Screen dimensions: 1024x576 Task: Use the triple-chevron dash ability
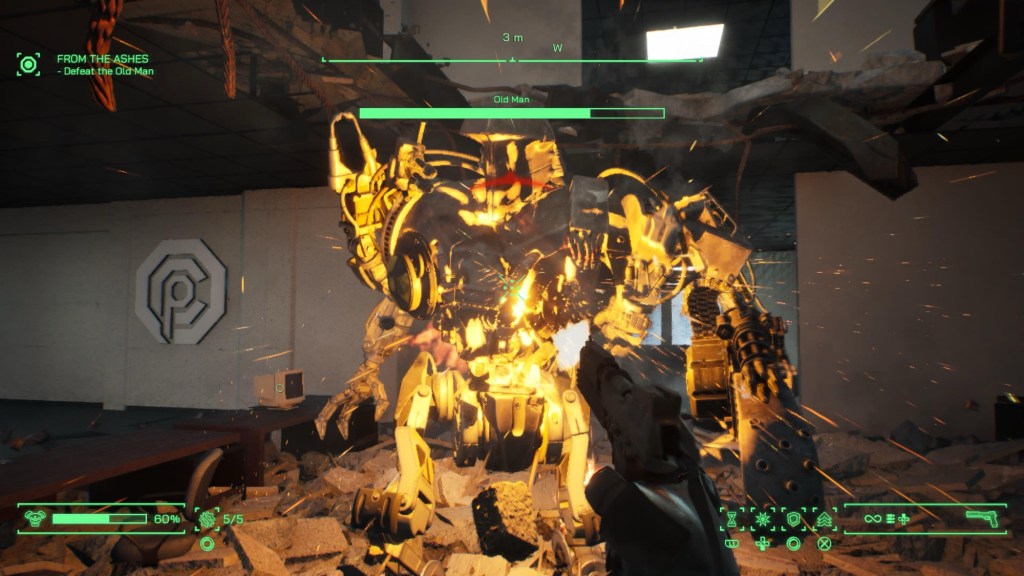tap(825, 519)
